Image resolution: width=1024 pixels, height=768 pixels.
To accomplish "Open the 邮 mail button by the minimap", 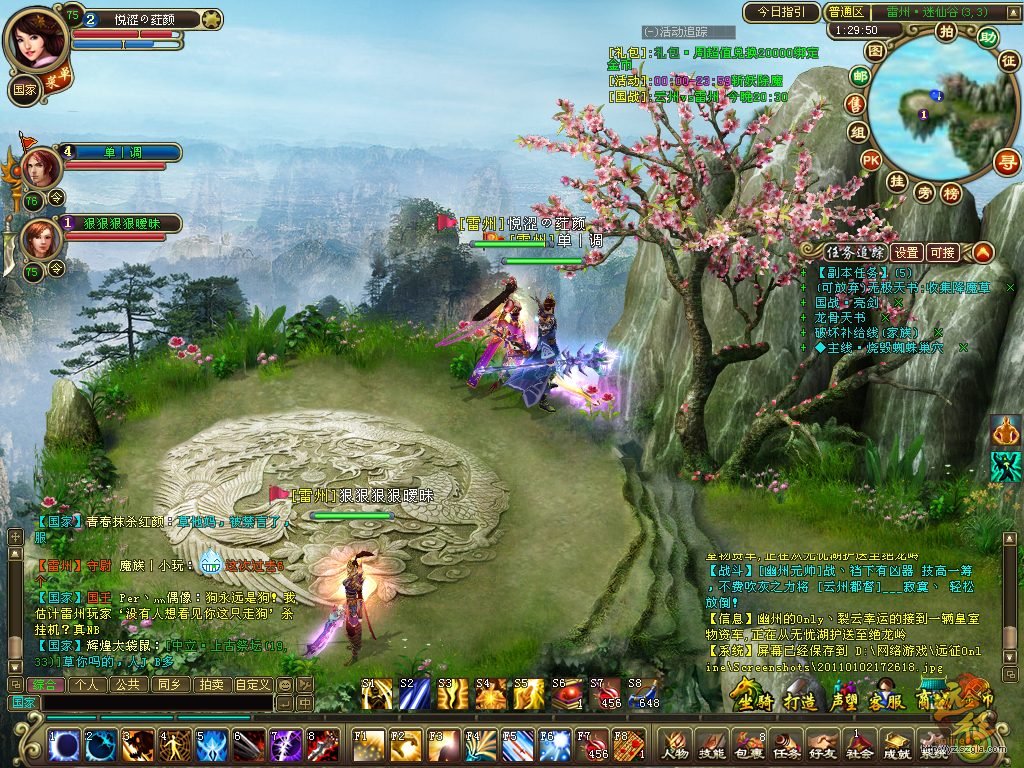I will click(x=859, y=76).
